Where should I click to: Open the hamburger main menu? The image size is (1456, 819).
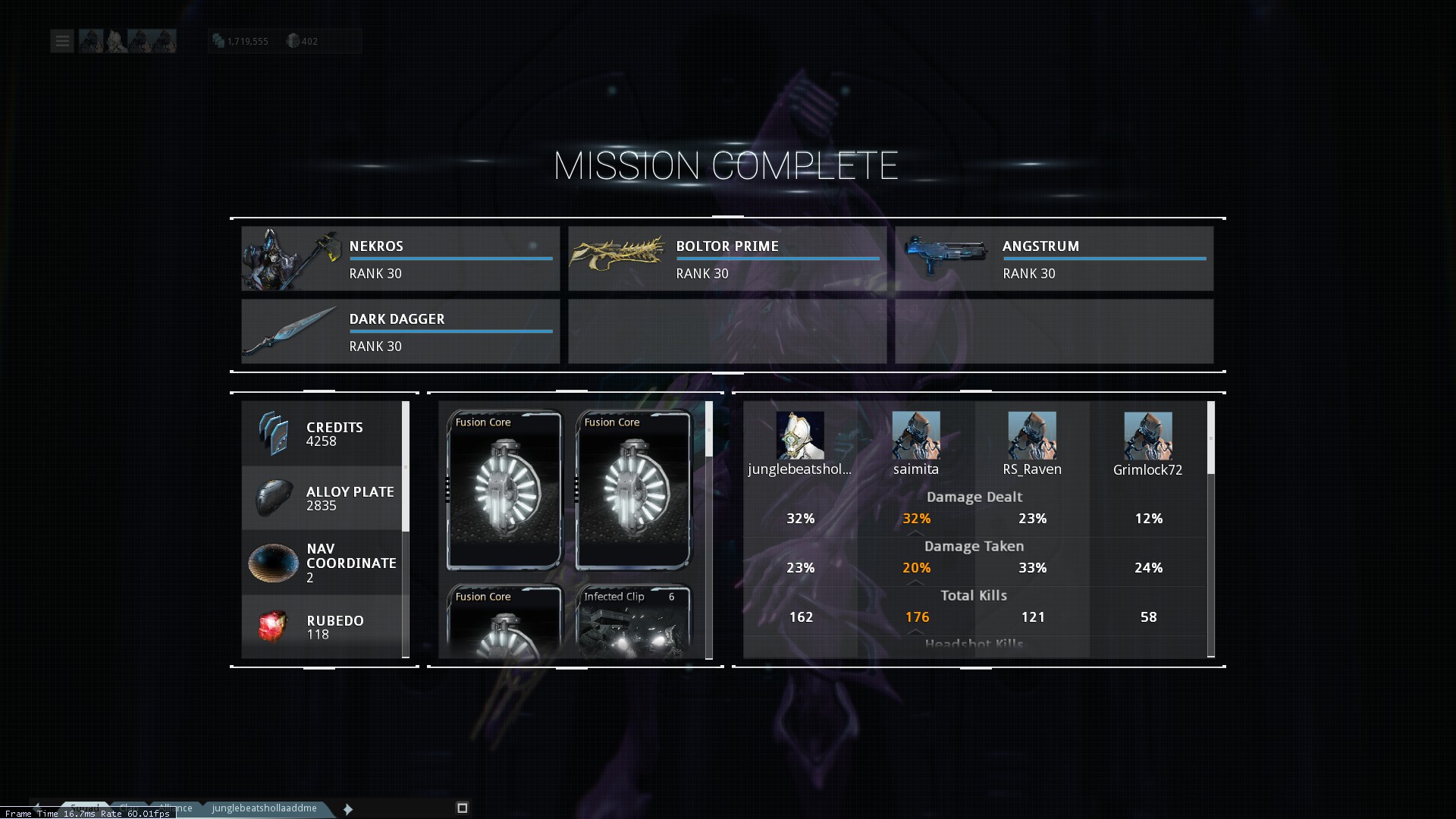click(x=62, y=41)
